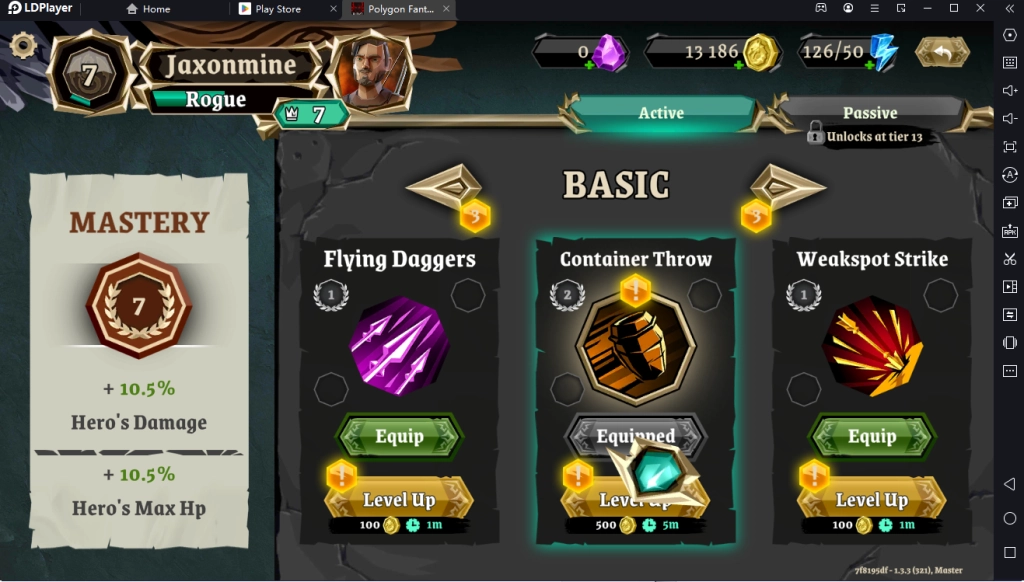This screenshot has height=582, width=1024.
Task: Add more gold coins
Action: coord(740,65)
